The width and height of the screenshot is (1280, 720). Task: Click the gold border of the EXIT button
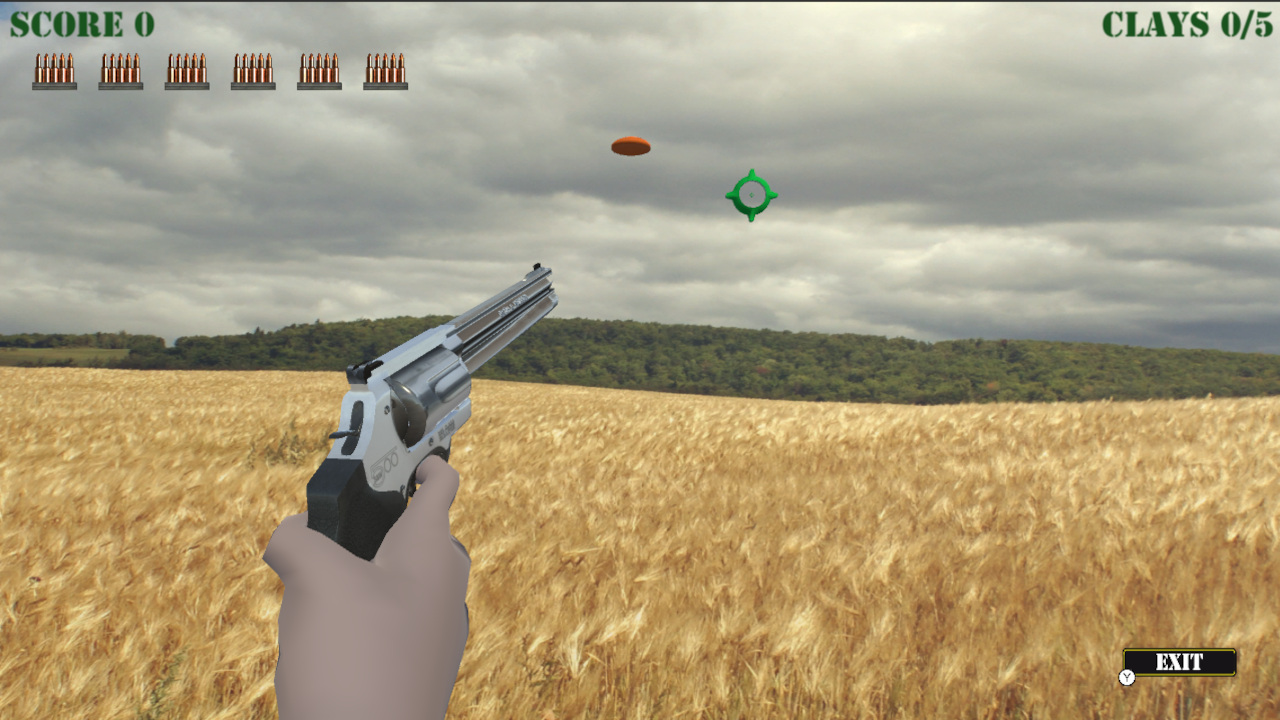tap(1180, 648)
